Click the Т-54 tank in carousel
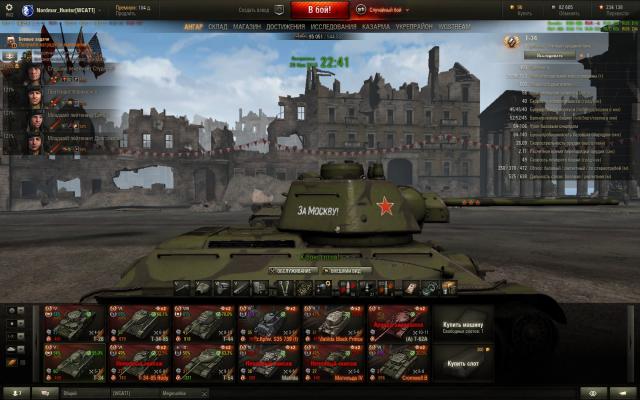Image resolution: width=640 pixels, height=400 pixels. click(x=206, y=361)
